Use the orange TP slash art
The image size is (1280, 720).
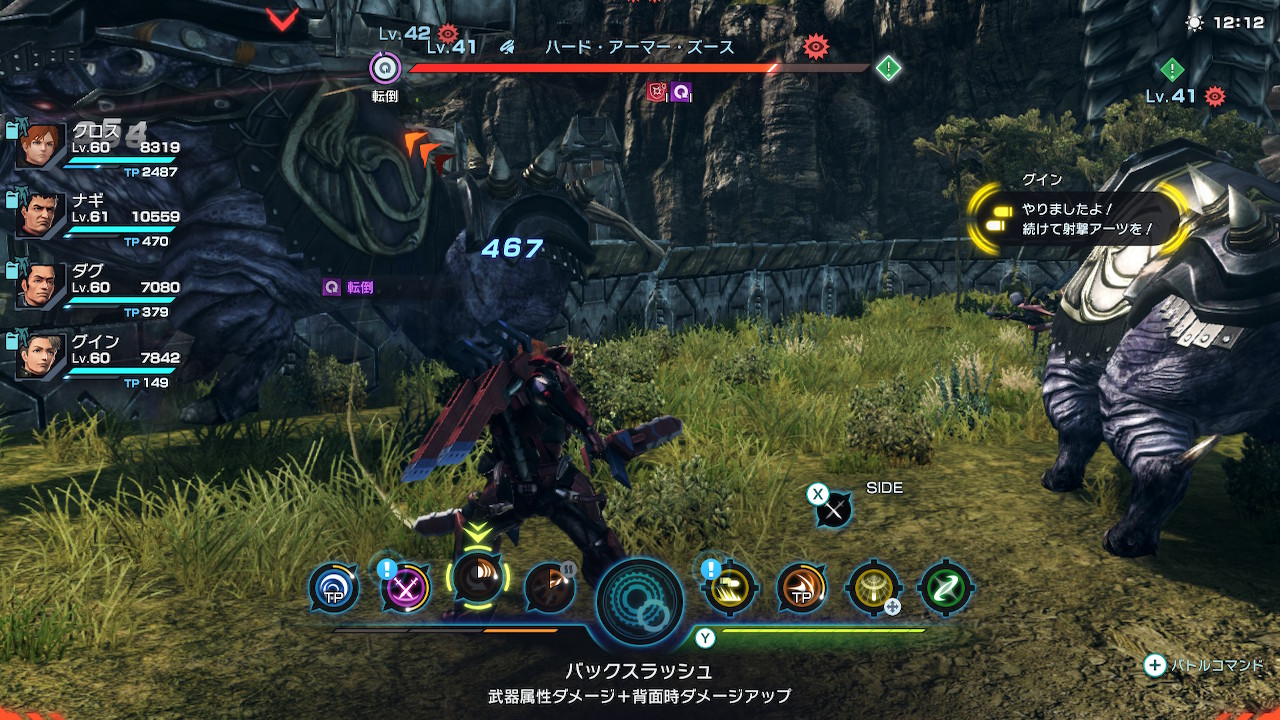click(x=802, y=588)
